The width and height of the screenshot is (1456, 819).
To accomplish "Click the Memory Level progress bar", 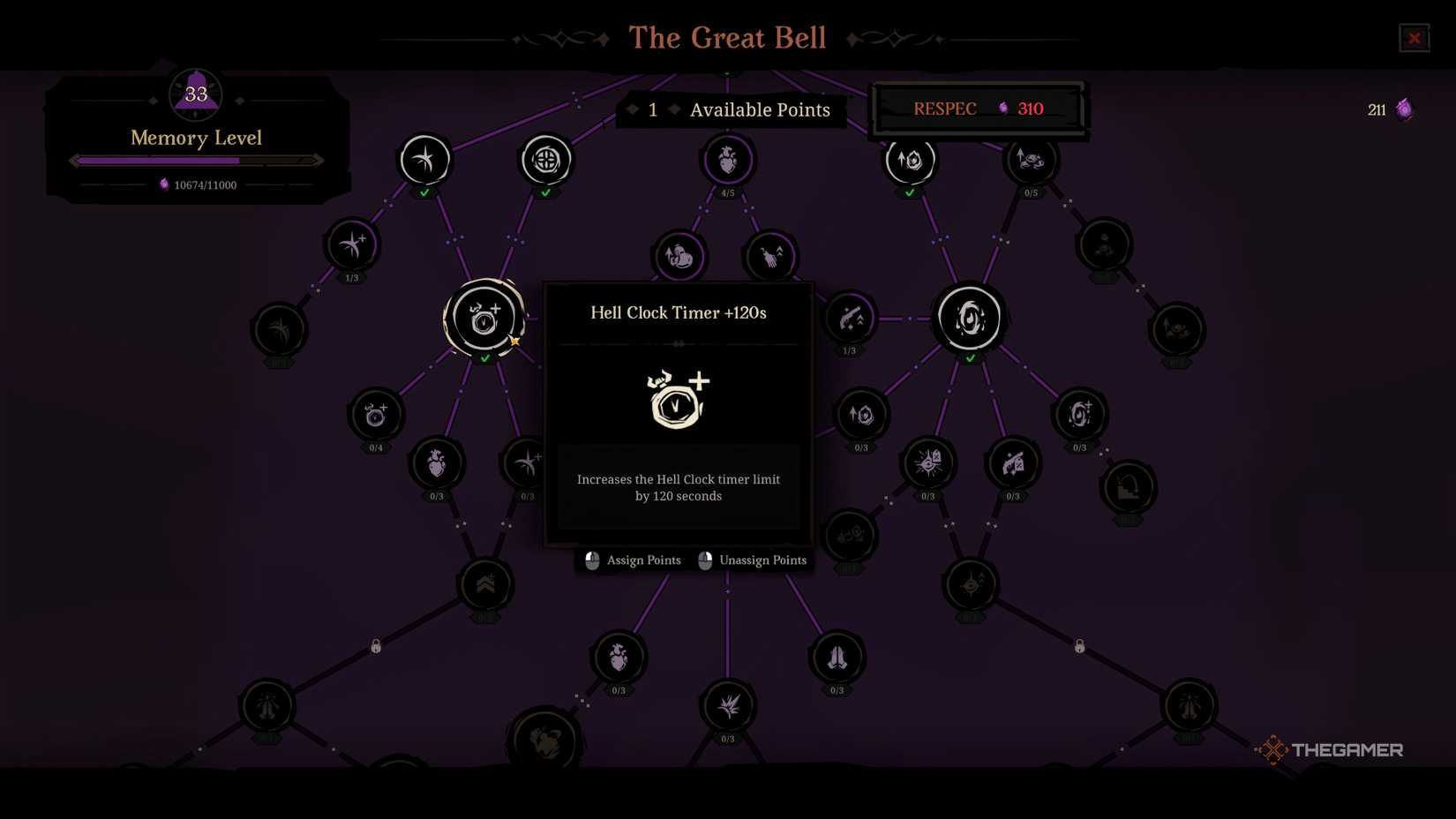I will 195,160.
